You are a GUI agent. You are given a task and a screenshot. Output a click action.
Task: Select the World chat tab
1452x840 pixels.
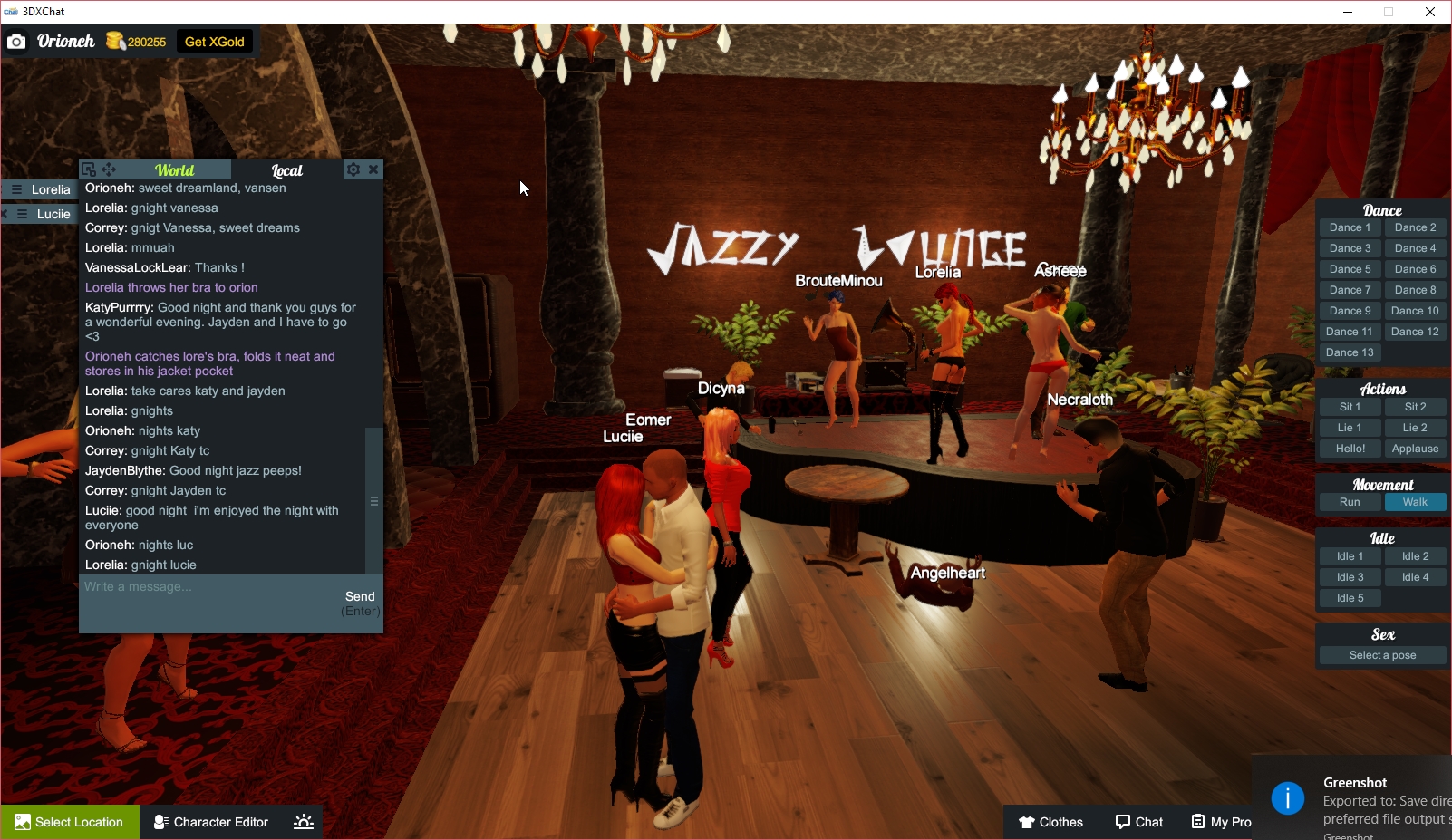(174, 169)
